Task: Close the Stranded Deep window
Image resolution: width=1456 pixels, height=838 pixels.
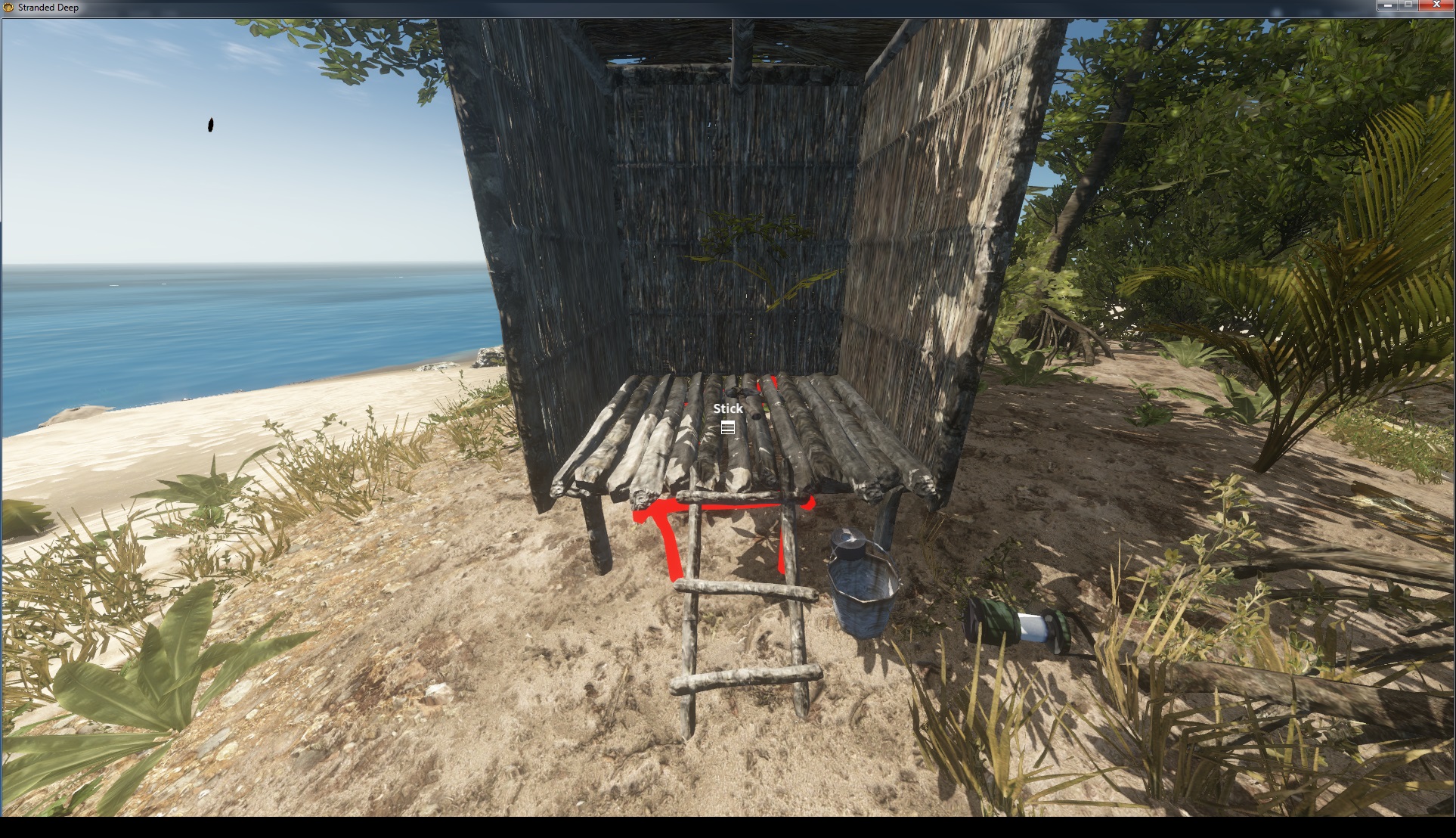Action: (x=1436, y=5)
